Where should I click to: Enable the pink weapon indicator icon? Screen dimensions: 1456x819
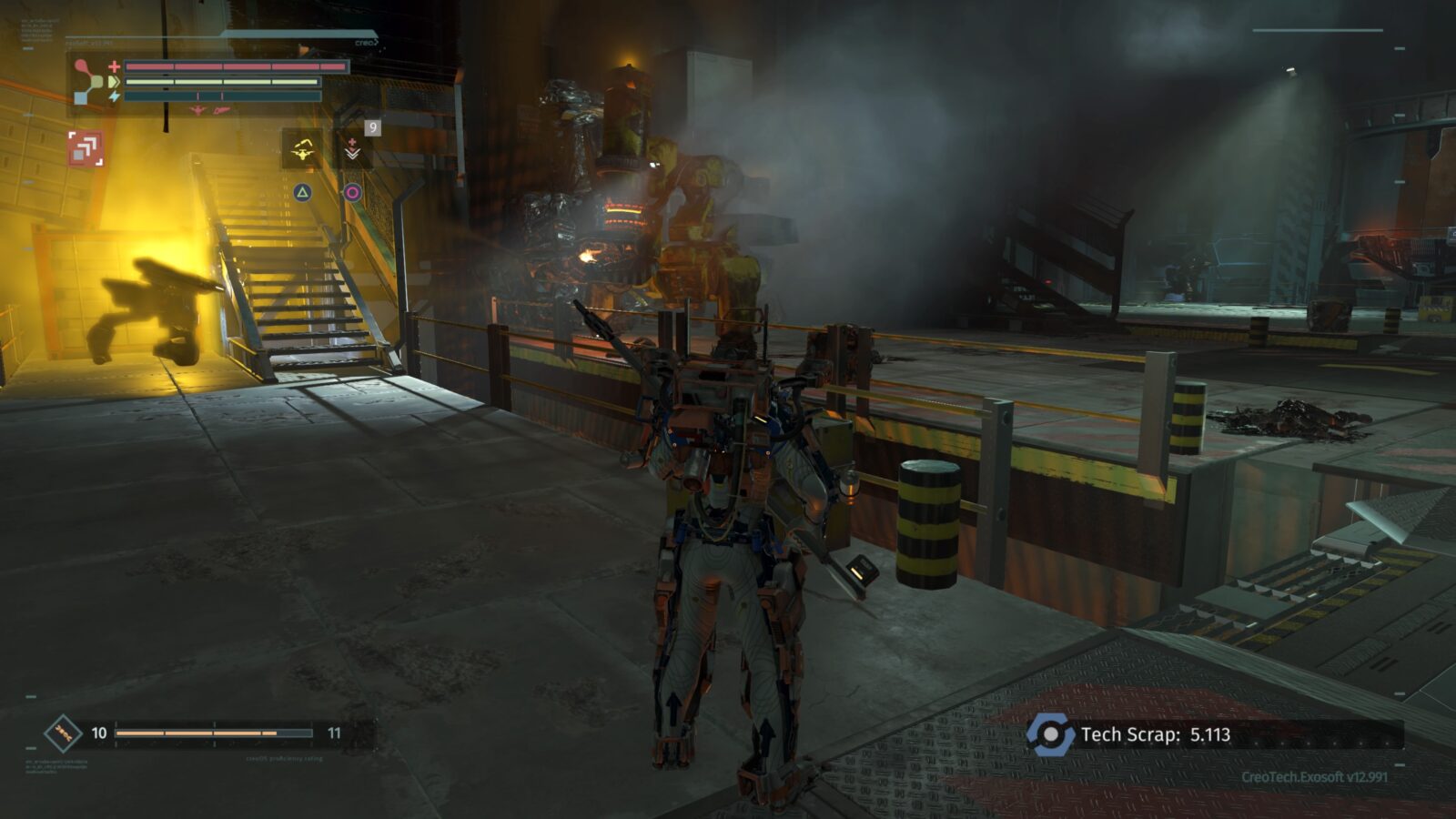click(x=222, y=111)
